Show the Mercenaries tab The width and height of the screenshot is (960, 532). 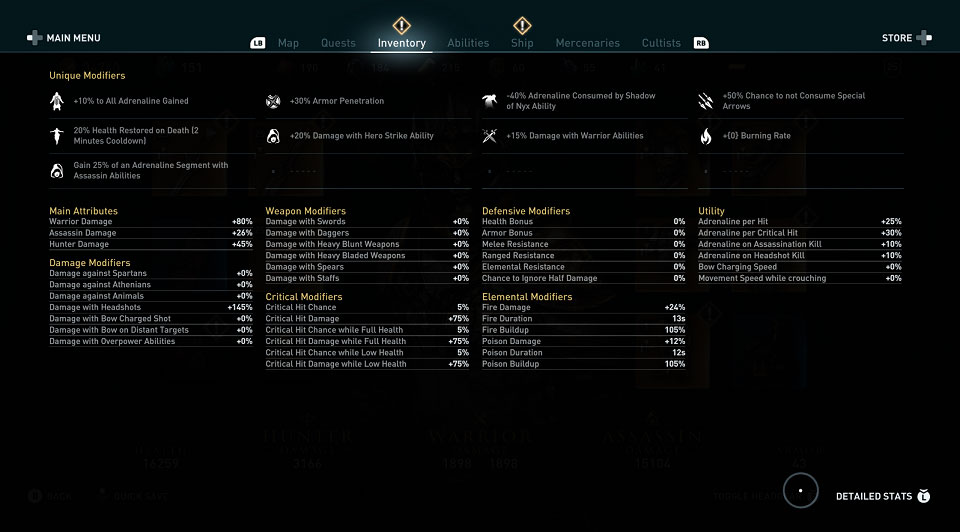point(588,43)
